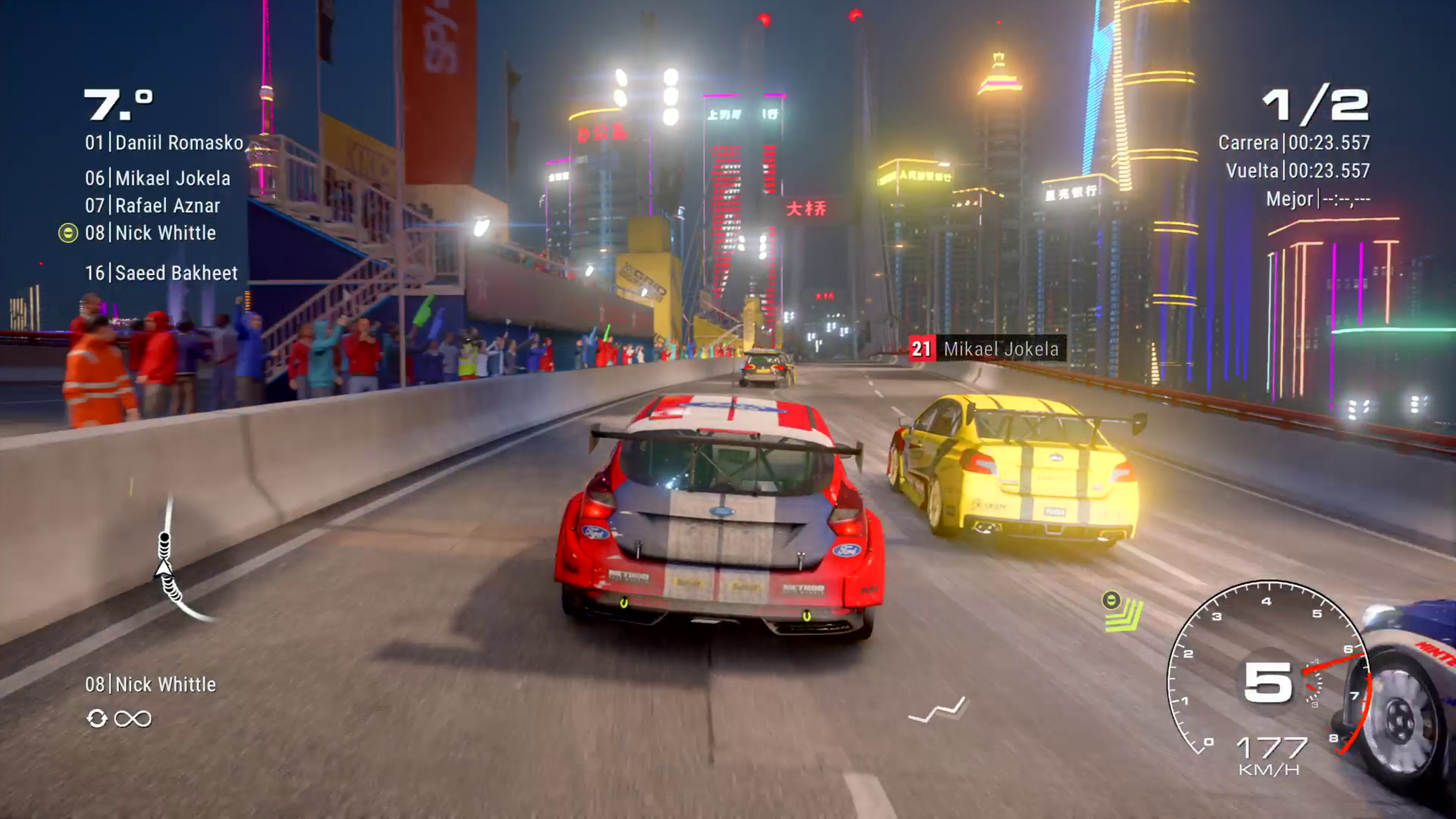This screenshot has height=819, width=1456.
Task: Select Daniil Romasko in the standings list
Action: tap(164, 143)
